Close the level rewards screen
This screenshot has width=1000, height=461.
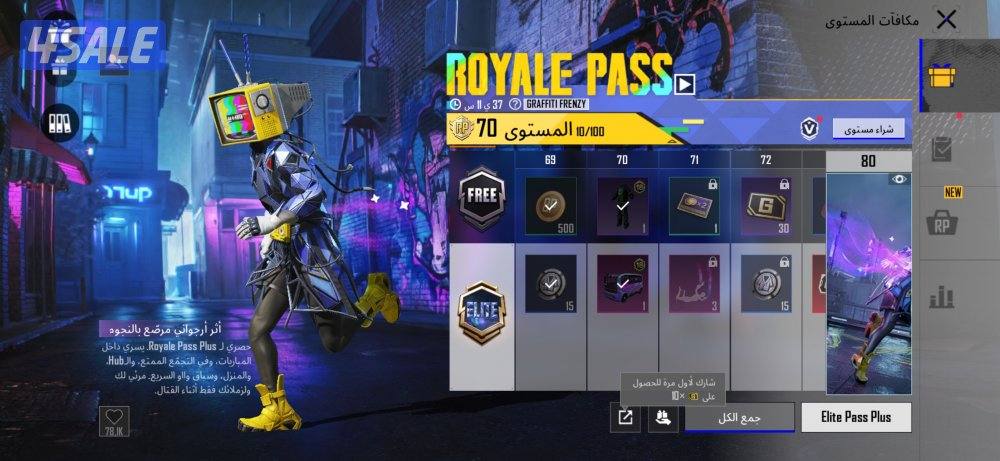(x=945, y=20)
